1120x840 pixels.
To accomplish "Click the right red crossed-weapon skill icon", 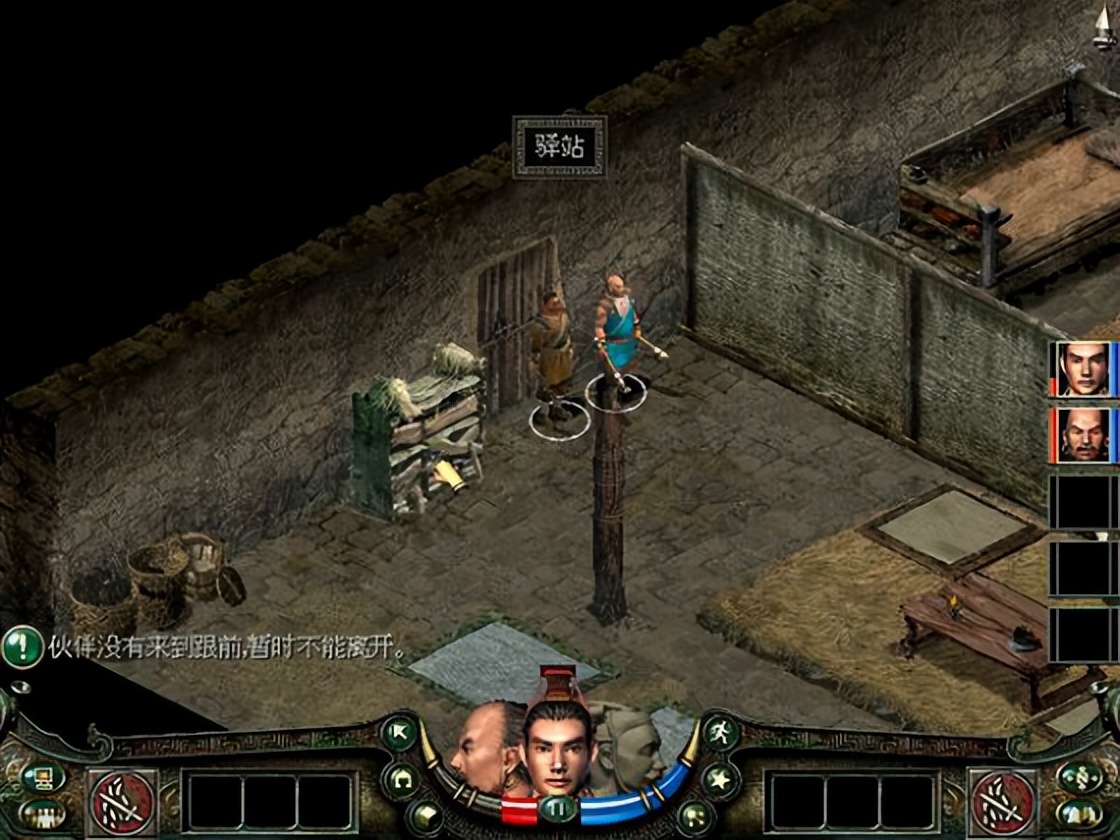I will coord(1003,802).
